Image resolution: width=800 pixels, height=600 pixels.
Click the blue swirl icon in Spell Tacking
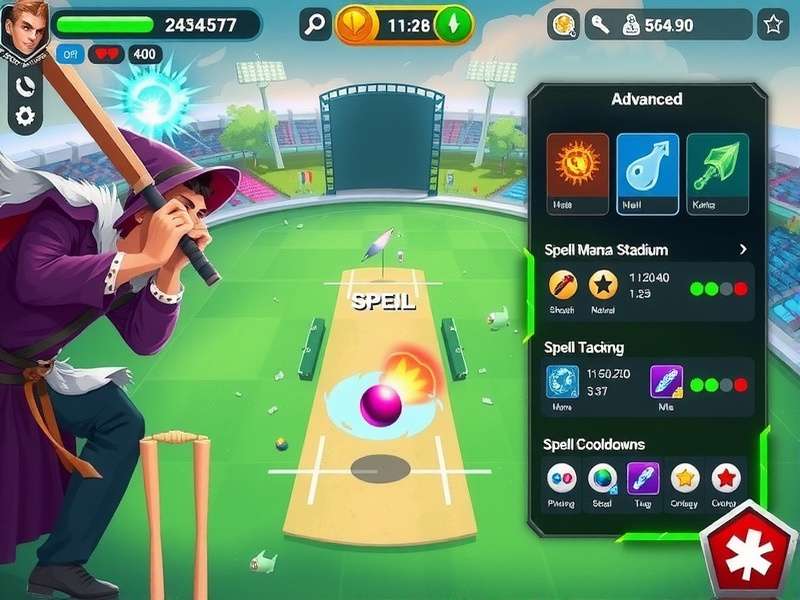pos(562,382)
